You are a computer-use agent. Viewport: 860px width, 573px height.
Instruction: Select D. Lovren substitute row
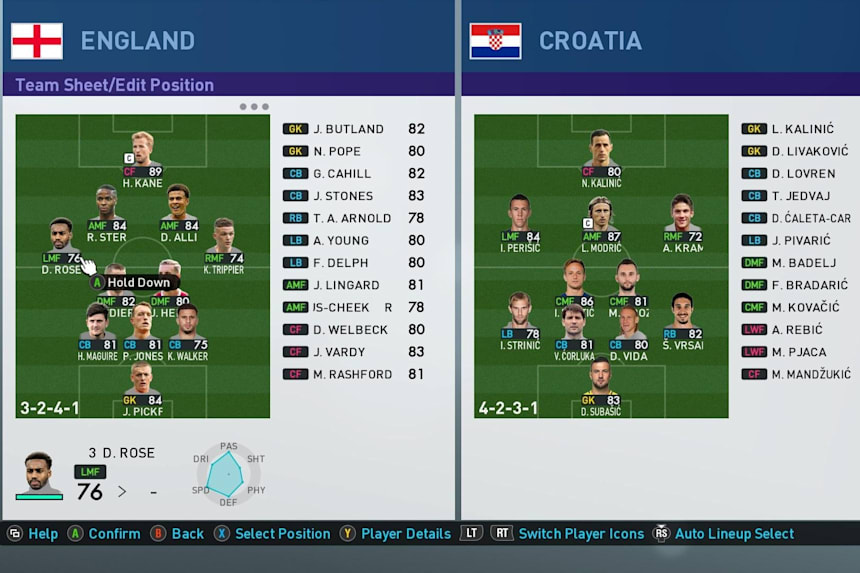tap(797, 174)
